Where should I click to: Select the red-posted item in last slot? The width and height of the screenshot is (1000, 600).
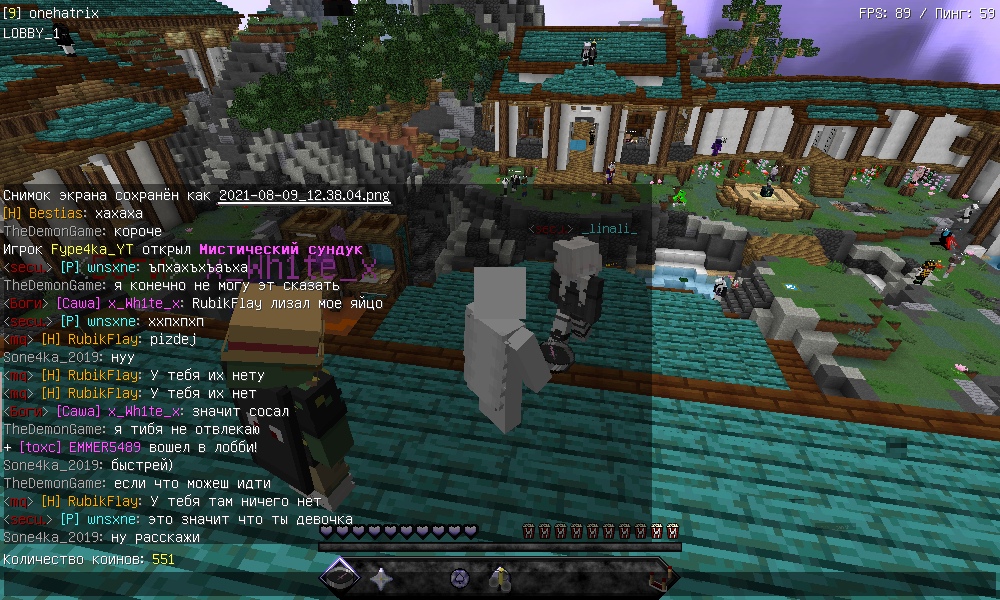(x=659, y=577)
